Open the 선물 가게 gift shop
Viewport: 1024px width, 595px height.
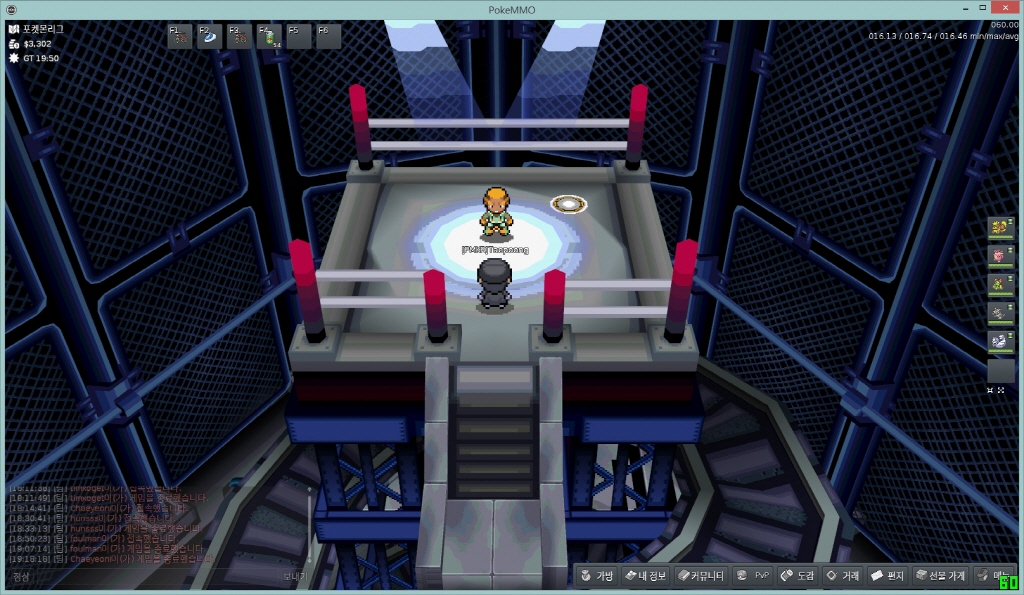click(x=941, y=576)
